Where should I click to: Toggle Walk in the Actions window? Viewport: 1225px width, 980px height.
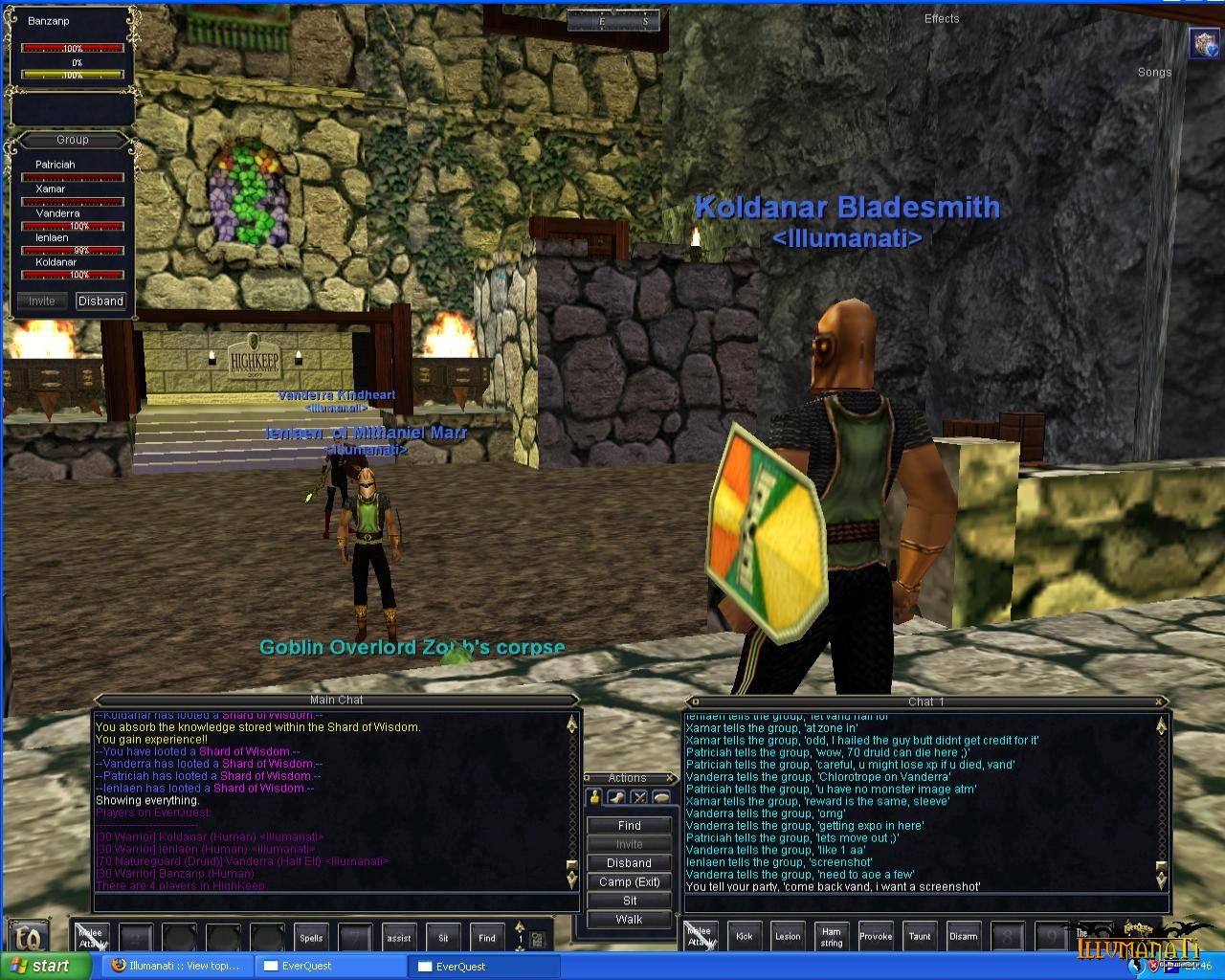click(x=629, y=920)
